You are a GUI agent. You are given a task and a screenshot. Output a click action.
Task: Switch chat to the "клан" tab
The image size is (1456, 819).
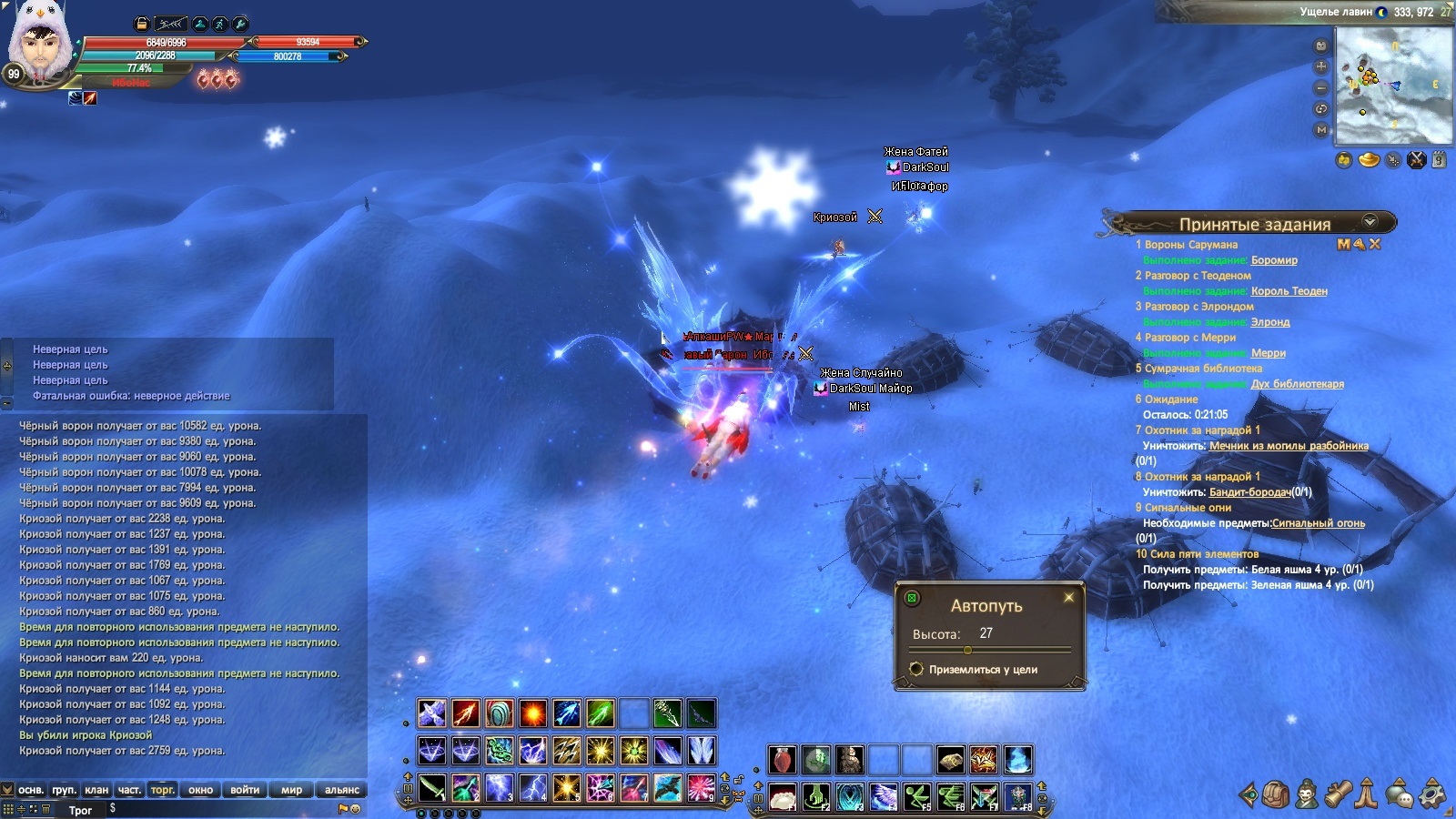[x=96, y=790]
